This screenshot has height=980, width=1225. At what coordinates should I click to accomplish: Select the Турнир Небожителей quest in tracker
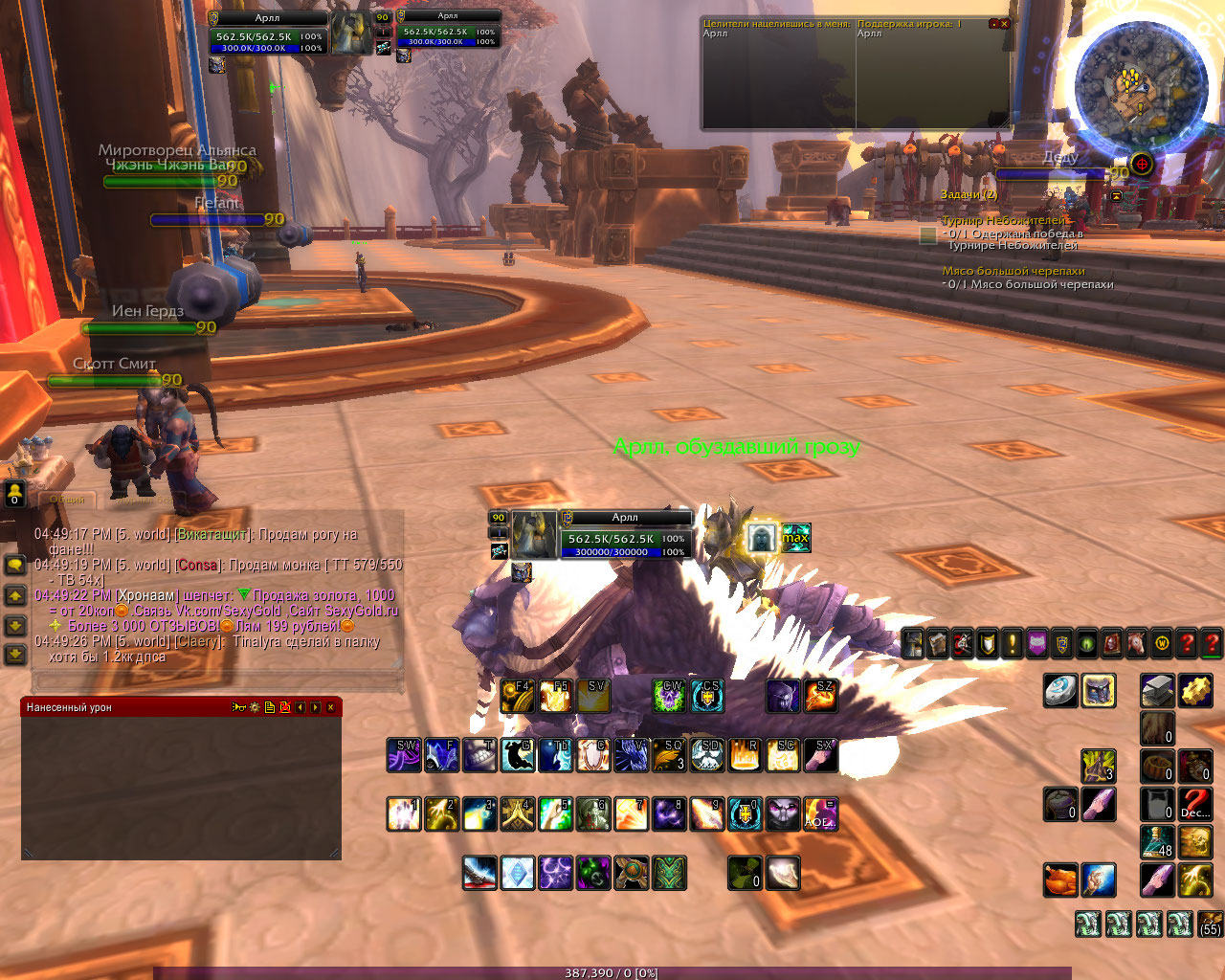pos(1003,221)
